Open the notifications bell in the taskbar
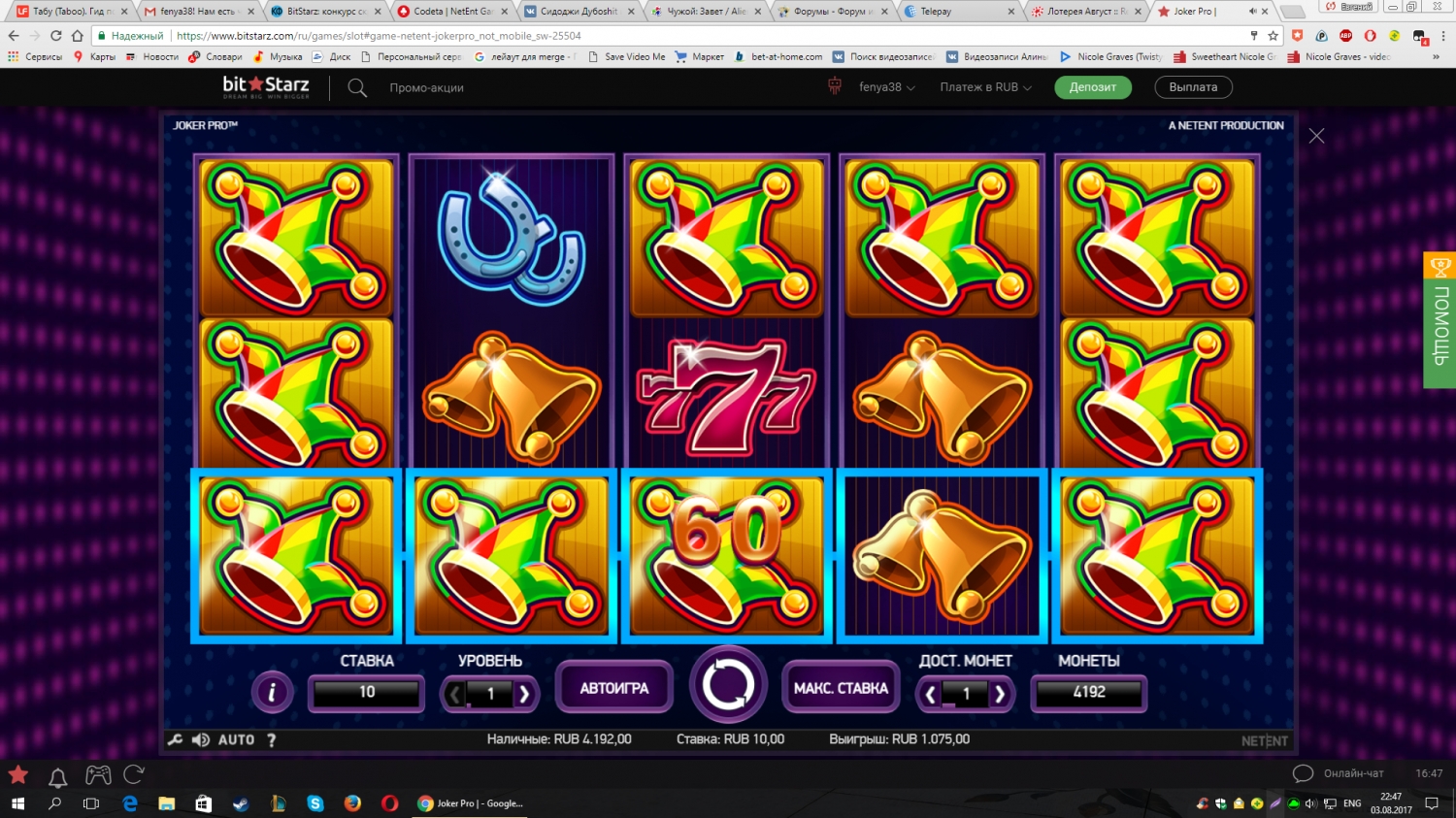This screenshot has width=1456, height=818. (56, 775)
